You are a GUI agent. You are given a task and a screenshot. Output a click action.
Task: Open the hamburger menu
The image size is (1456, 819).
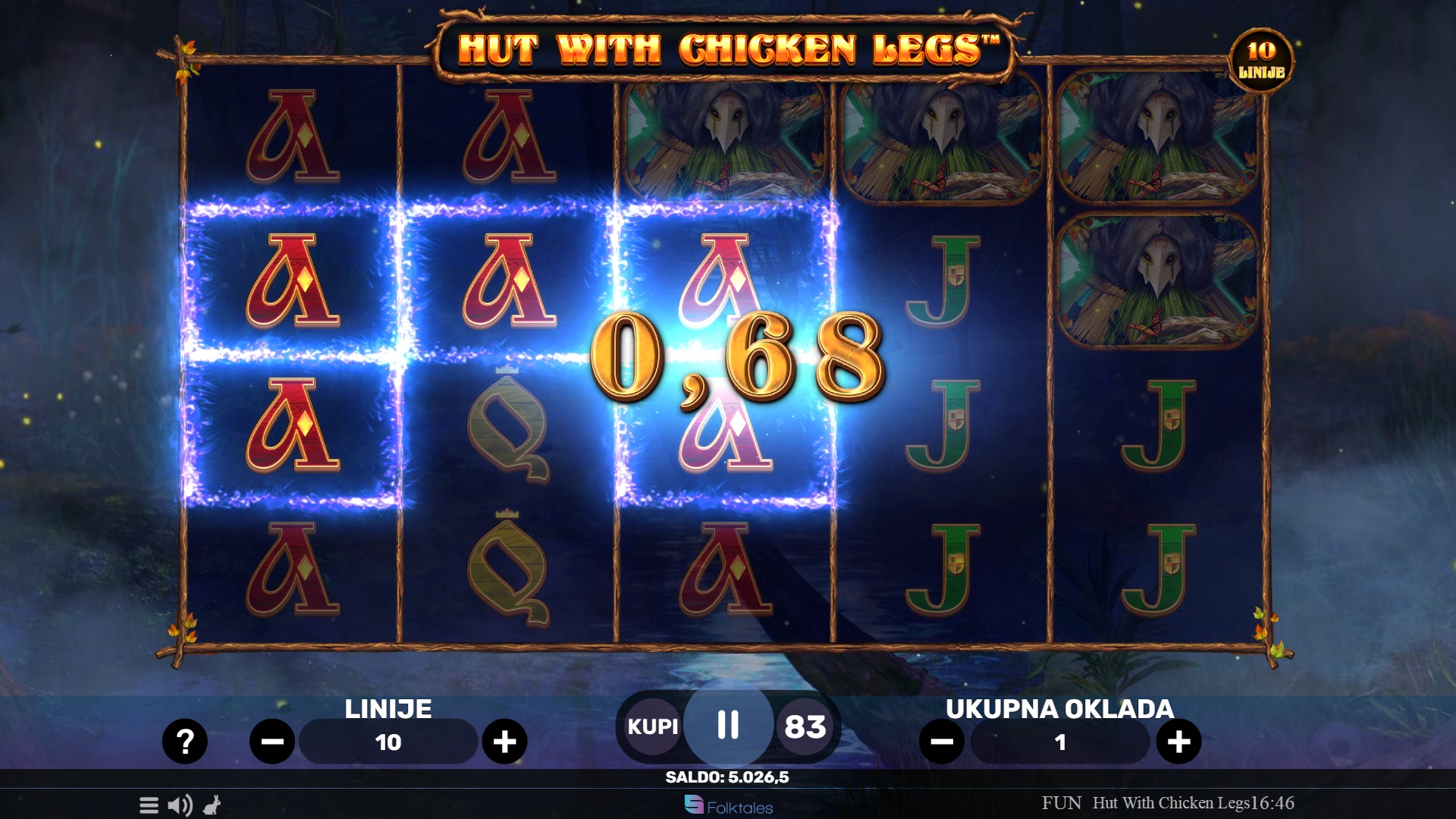point(149,805)
